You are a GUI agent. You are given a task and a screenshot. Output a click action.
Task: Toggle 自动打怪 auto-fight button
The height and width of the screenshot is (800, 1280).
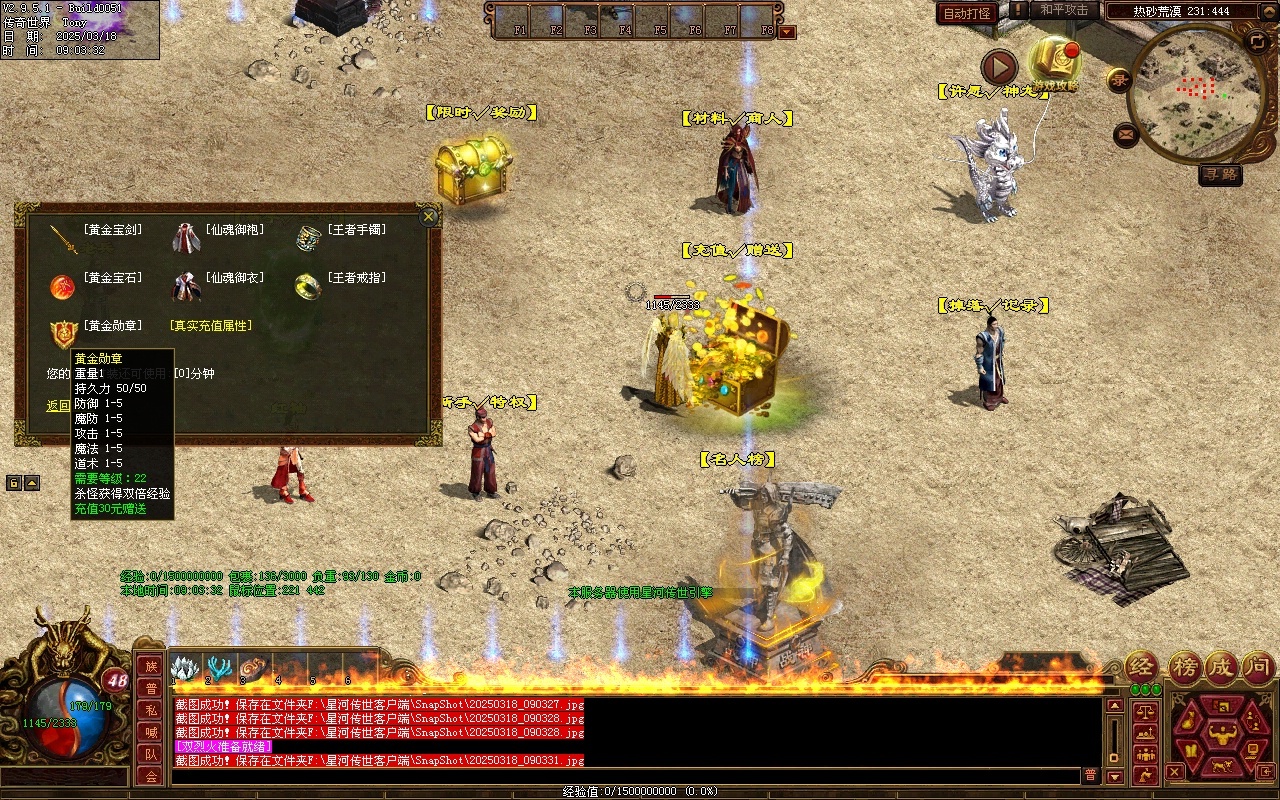point(967,13)
